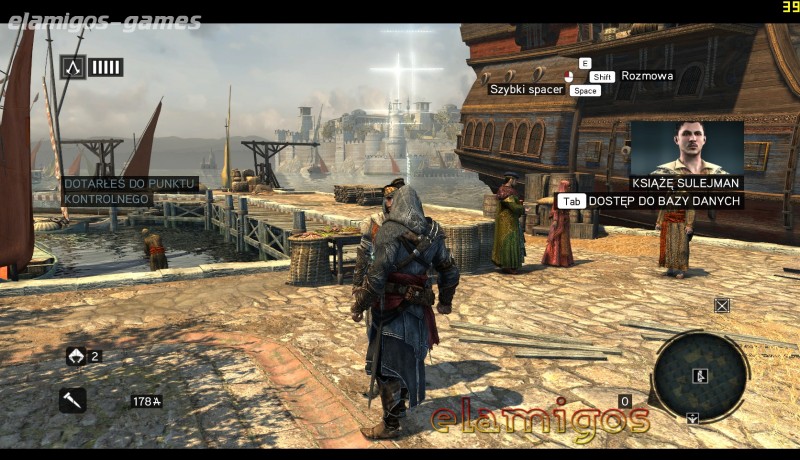Click the Assassin insignia icon

coord(73,67)
